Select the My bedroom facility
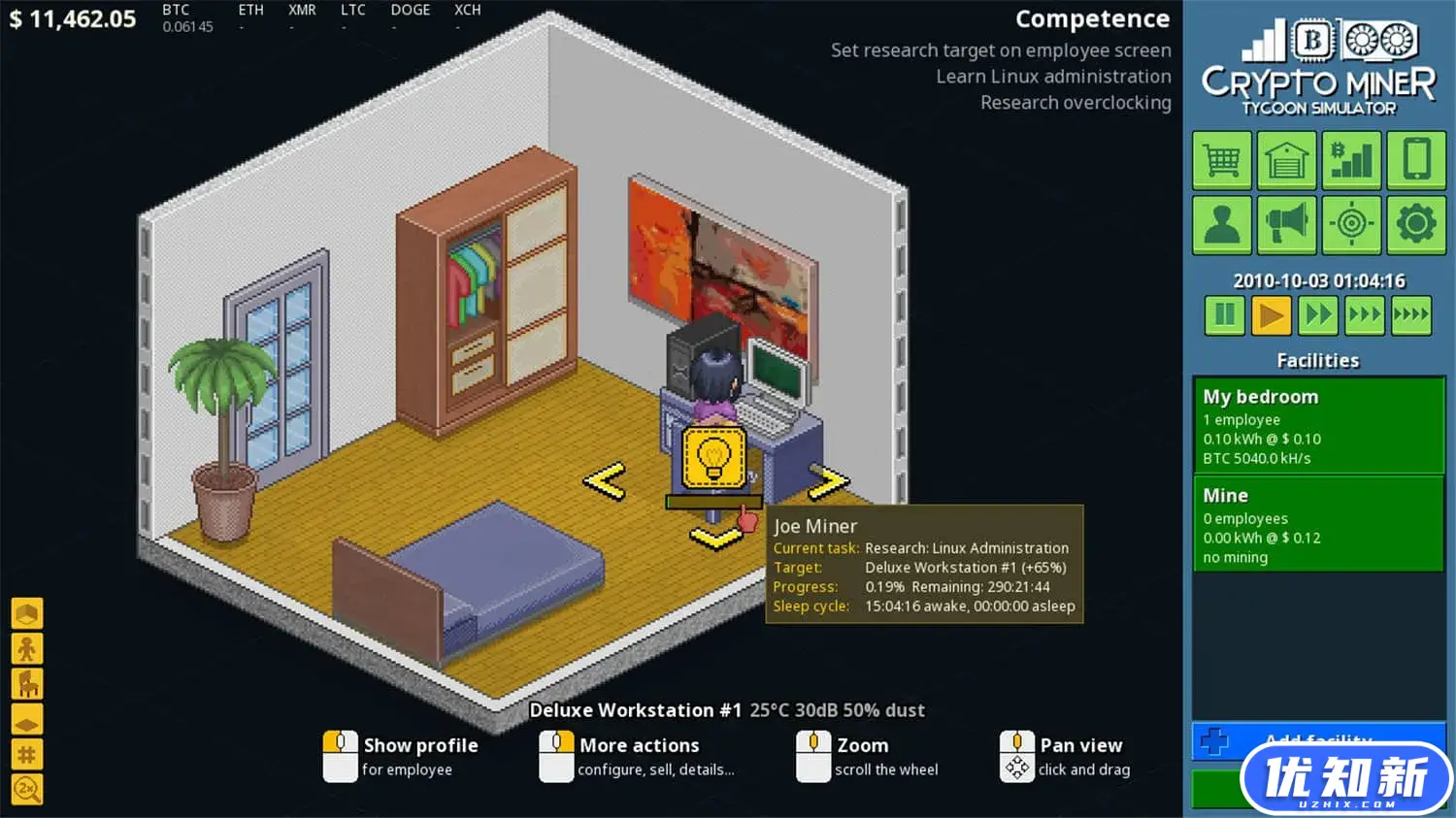 [x=1317, y=424]
